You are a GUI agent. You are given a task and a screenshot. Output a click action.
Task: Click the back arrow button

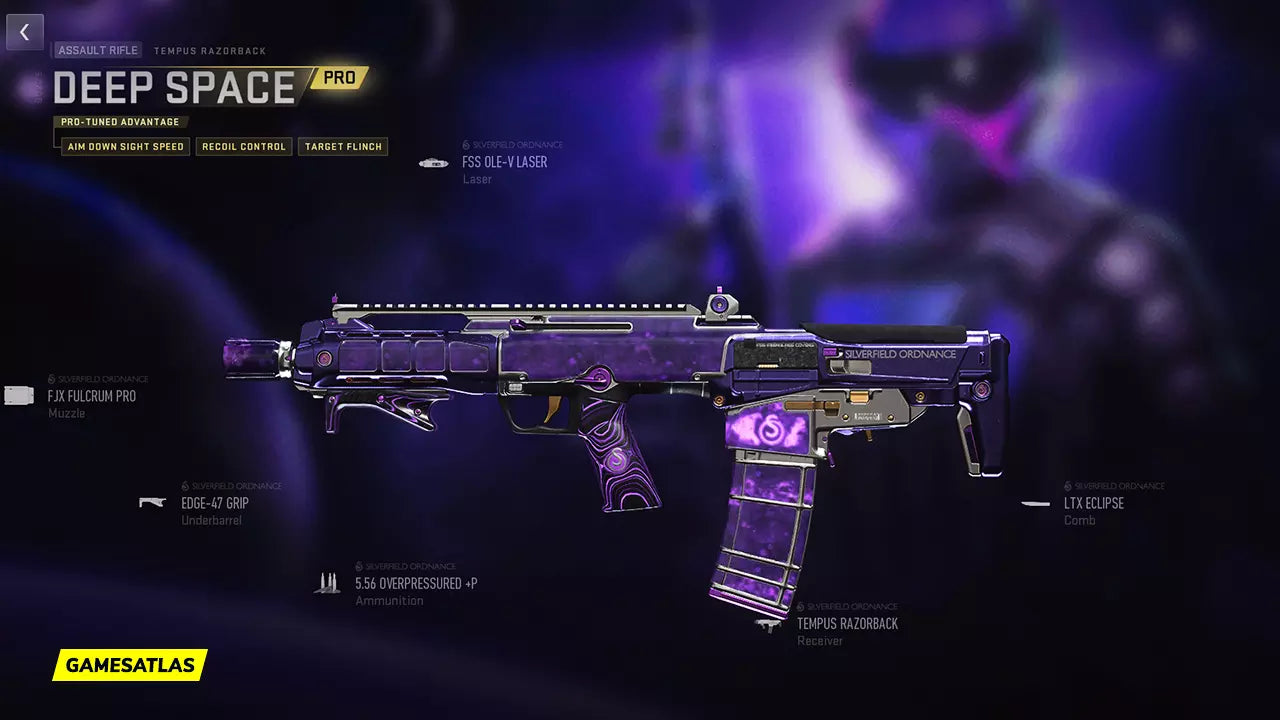pyautogui.click(x=25, y=32)
